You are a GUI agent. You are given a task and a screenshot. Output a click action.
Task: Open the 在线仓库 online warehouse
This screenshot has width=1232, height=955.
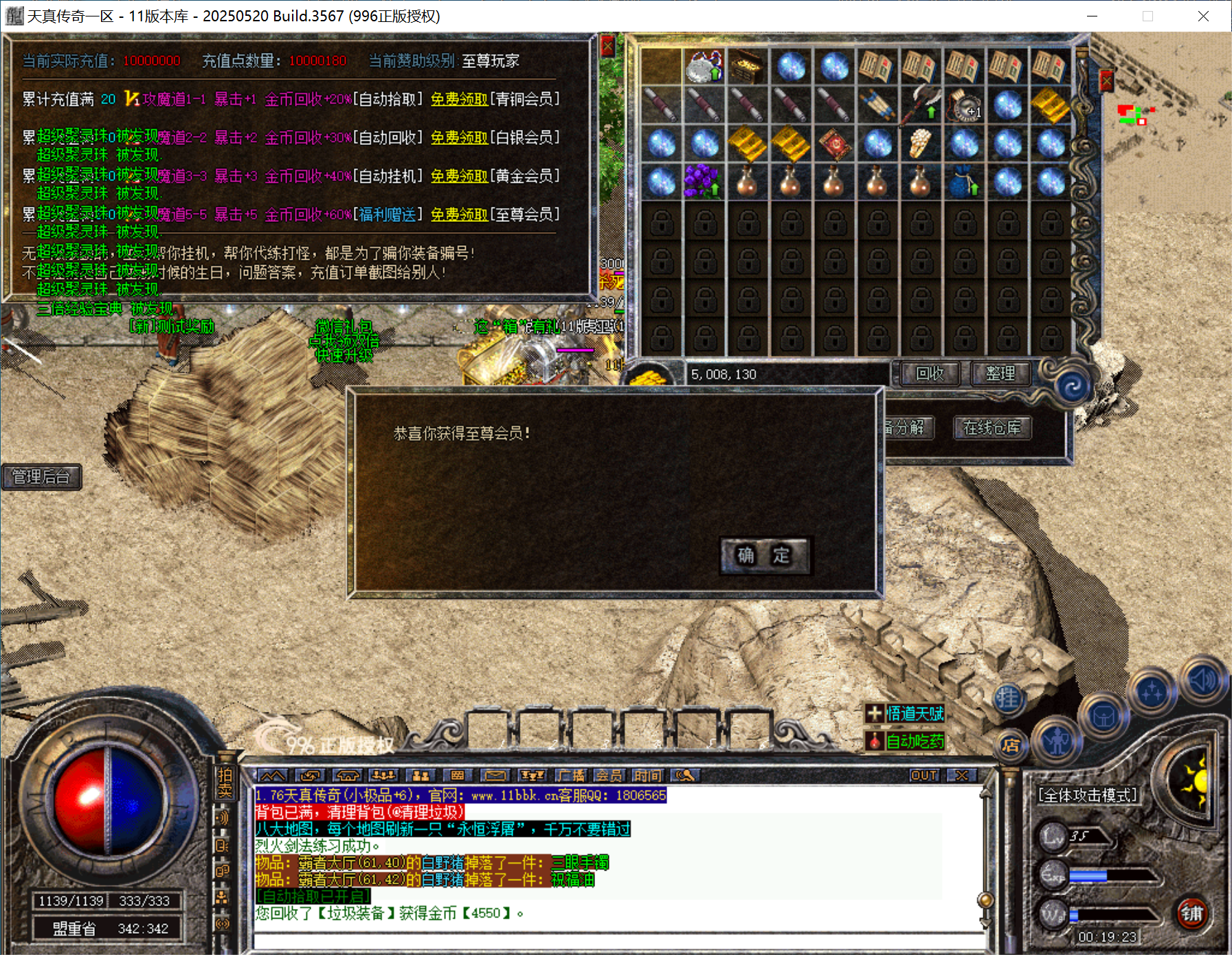pos(992,428)
